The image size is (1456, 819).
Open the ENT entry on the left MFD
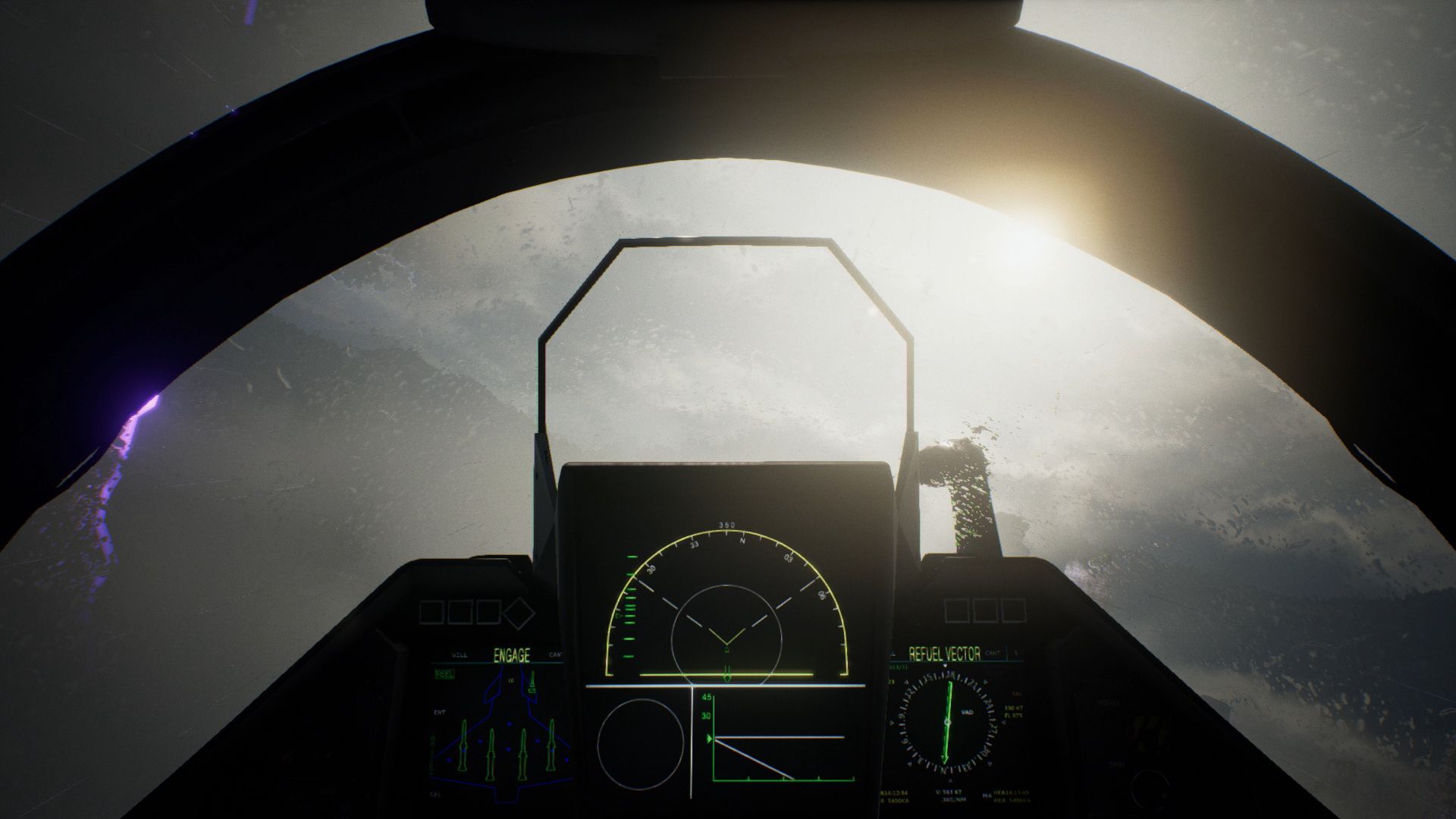(439, 711)
